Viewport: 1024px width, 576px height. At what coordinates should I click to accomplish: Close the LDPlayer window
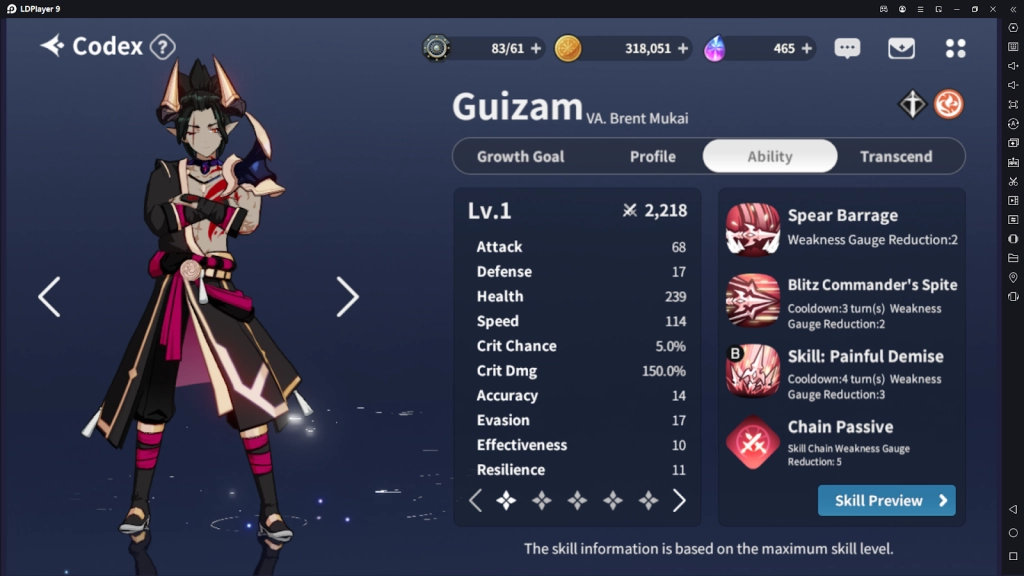click(x=993, y=9)
